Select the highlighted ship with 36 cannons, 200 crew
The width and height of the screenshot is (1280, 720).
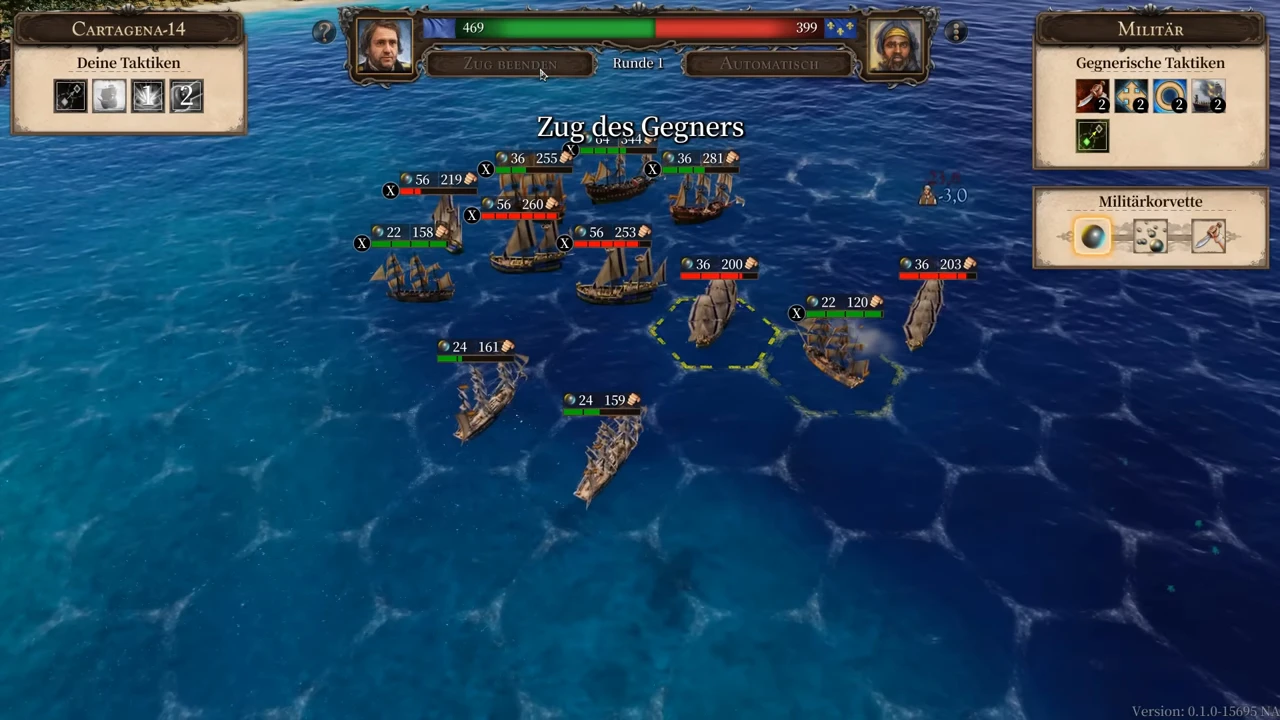(713, 315)
